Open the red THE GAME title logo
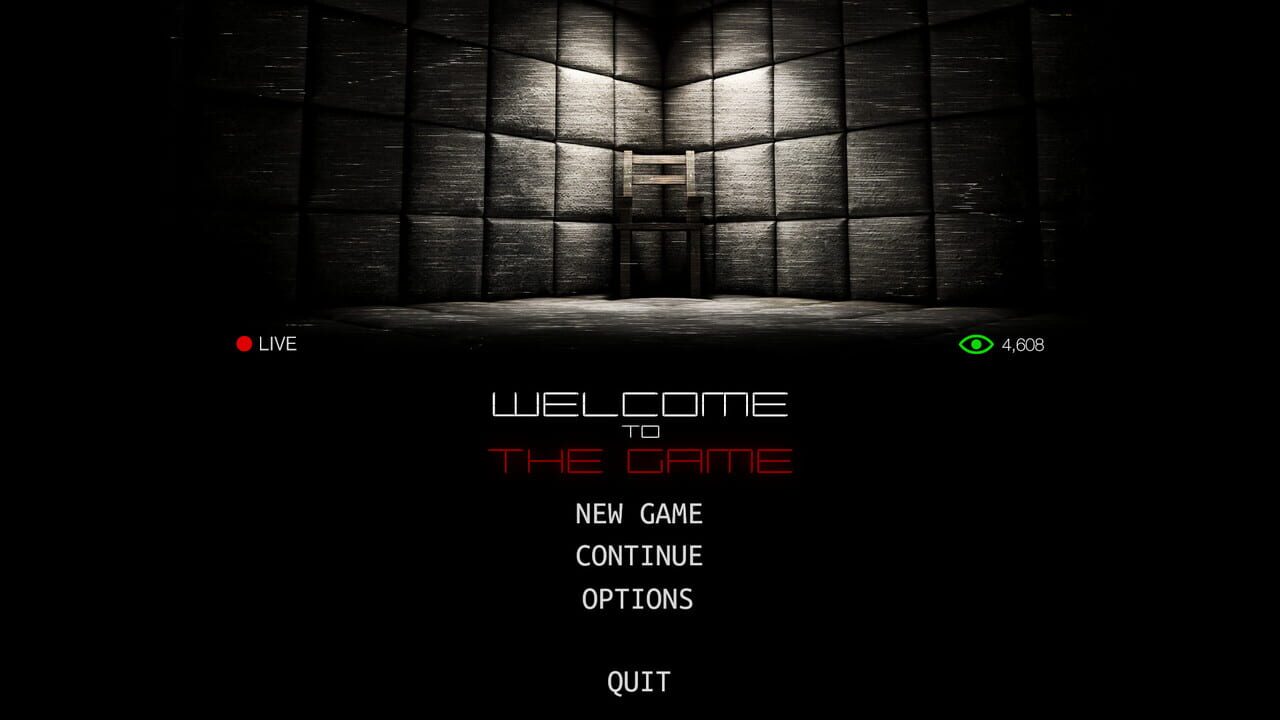The width and height of the screenshot is (1280, 720). click(x=640, y=461)
